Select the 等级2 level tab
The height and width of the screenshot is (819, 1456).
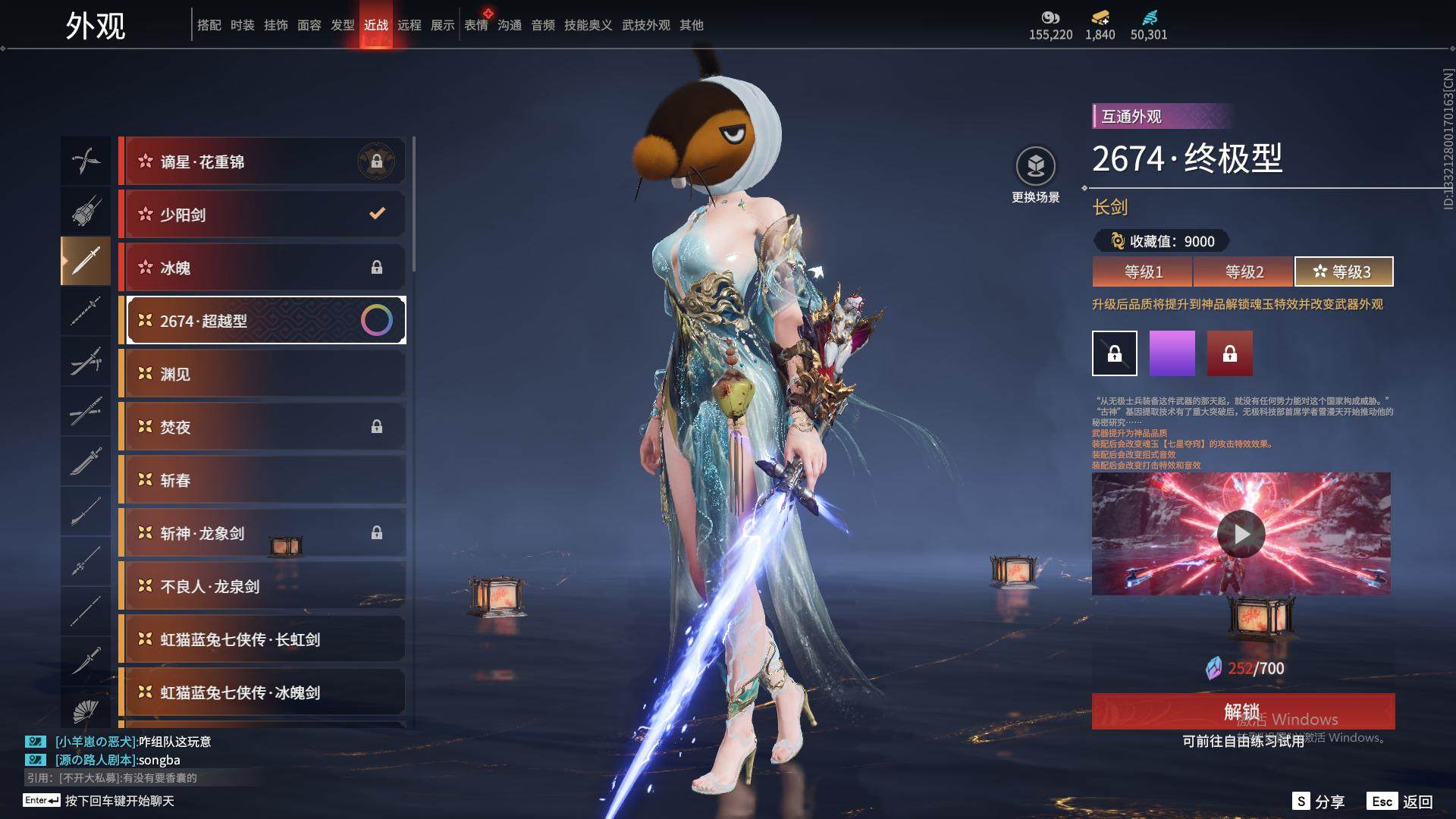tap(1244, 271)
